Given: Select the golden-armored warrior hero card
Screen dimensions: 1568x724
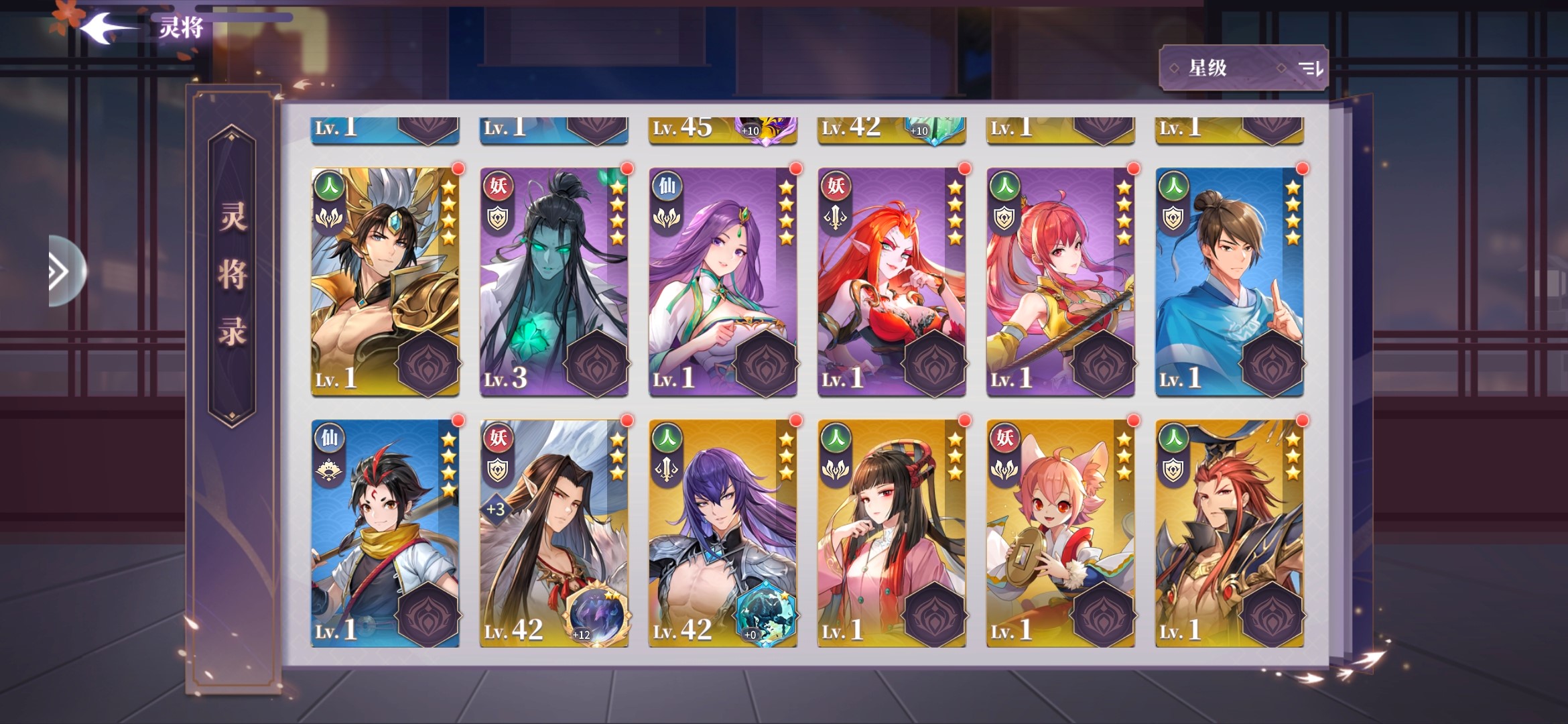Looking at the screenshot, I should (385, 282).
